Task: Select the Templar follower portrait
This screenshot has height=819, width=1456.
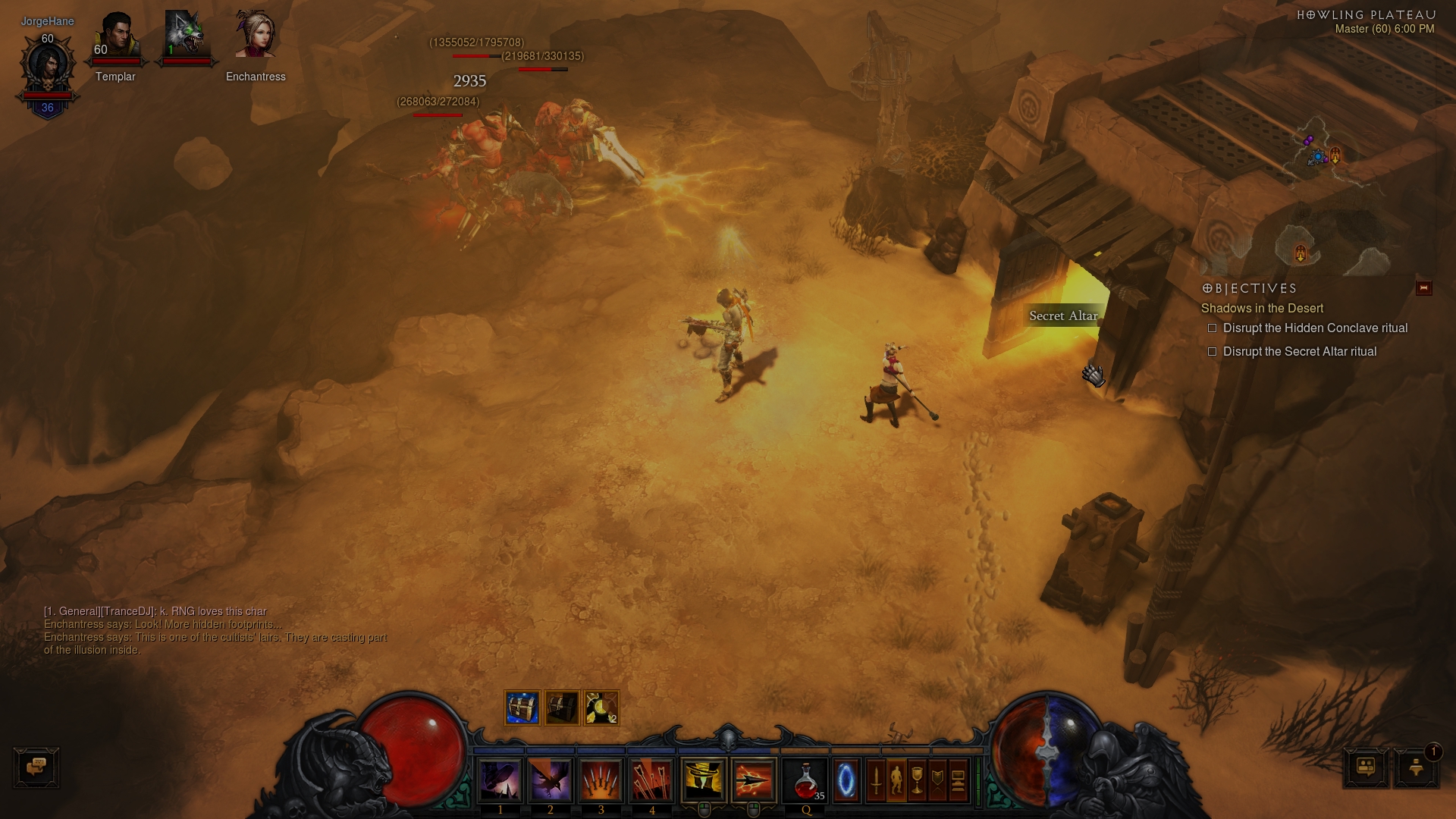Action: tap(116, 38)
